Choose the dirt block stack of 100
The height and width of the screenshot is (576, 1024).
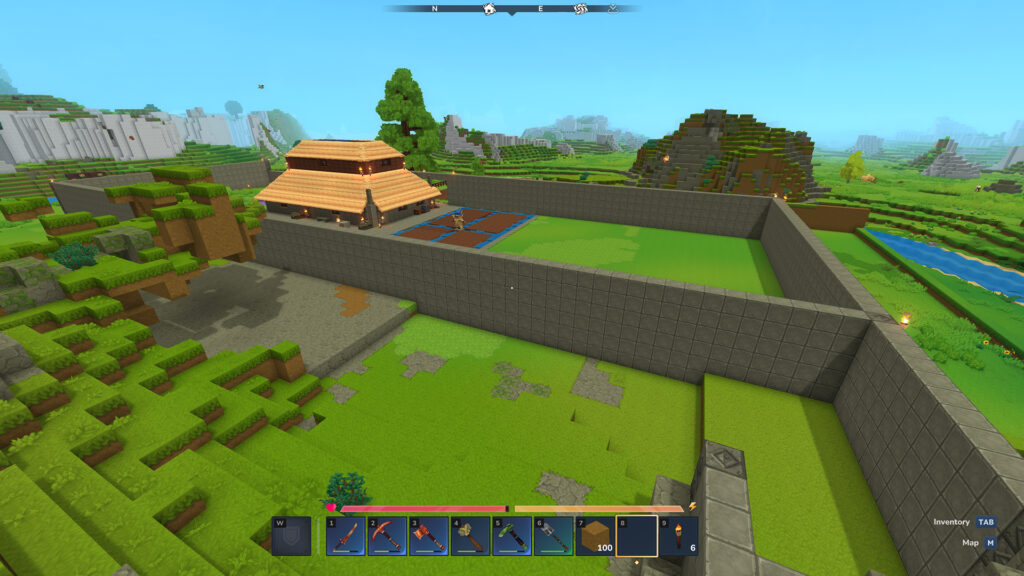tap(595, 536)
